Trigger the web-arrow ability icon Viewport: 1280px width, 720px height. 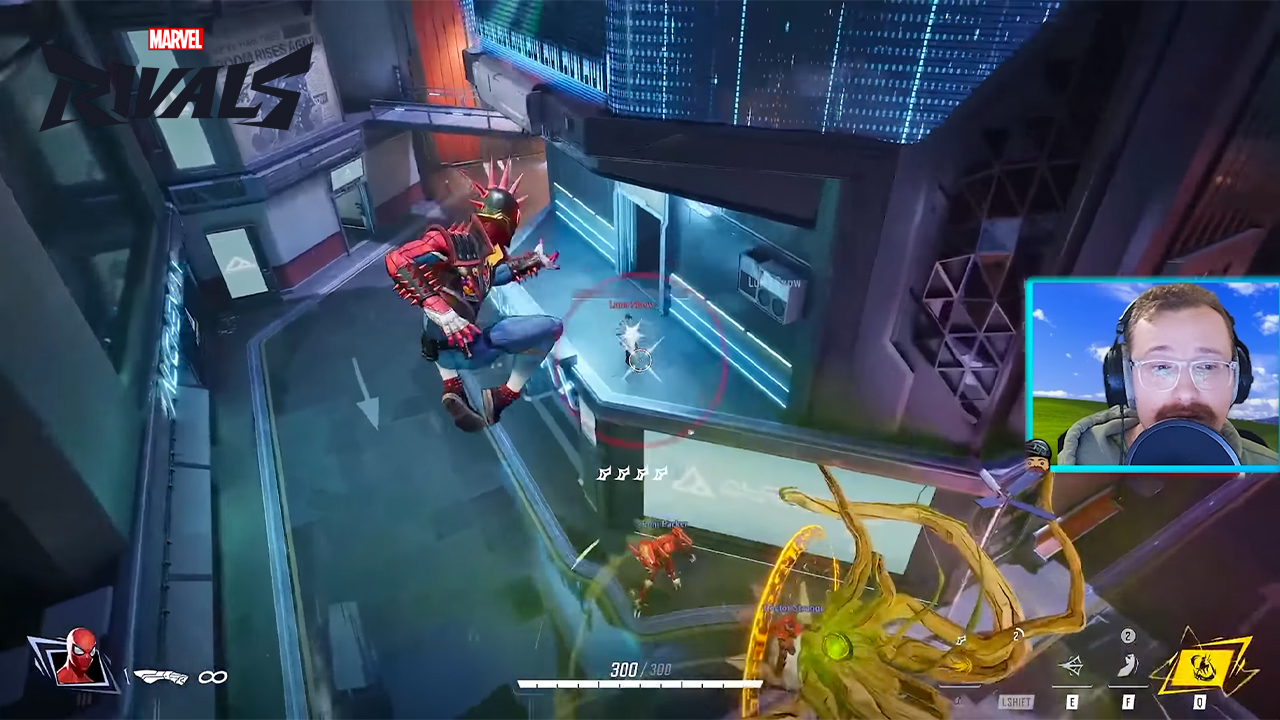[x=1071, y=666]
